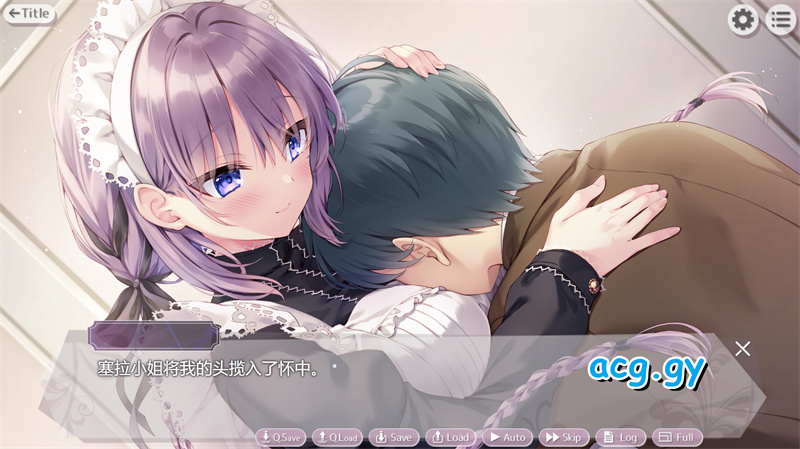Open the Save screen
This screenshot has width=800, height=449.
pyautogui.click(x=393, y=437)
